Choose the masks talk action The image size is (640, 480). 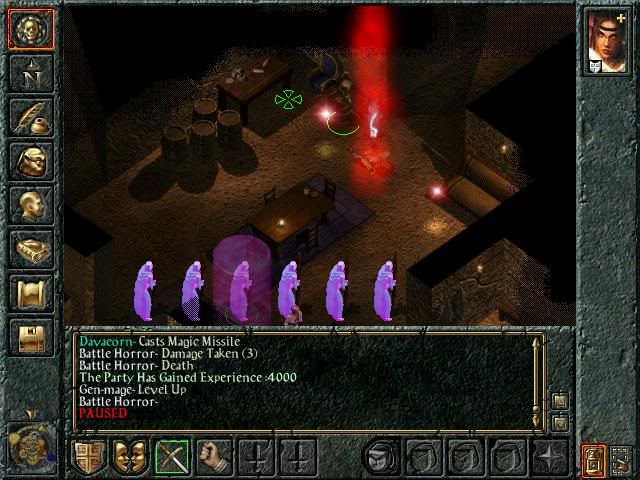[130, 457]
